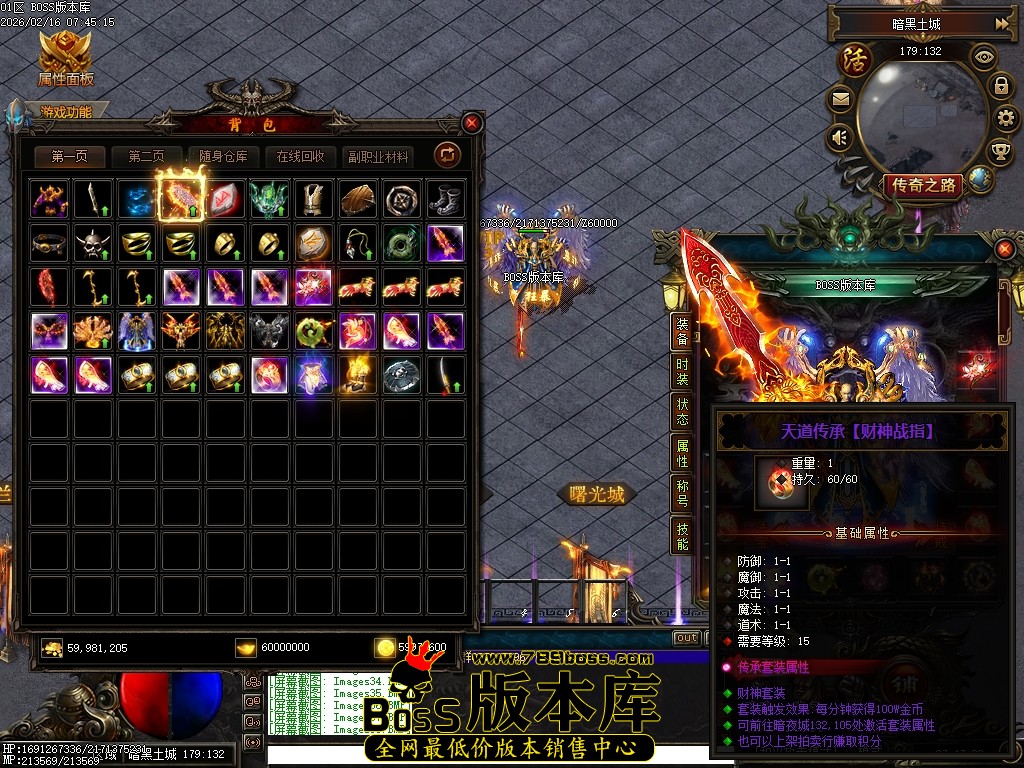Close the character equipment panel
This screenshot has height=768, width=1024.
tap(1004, 247)
